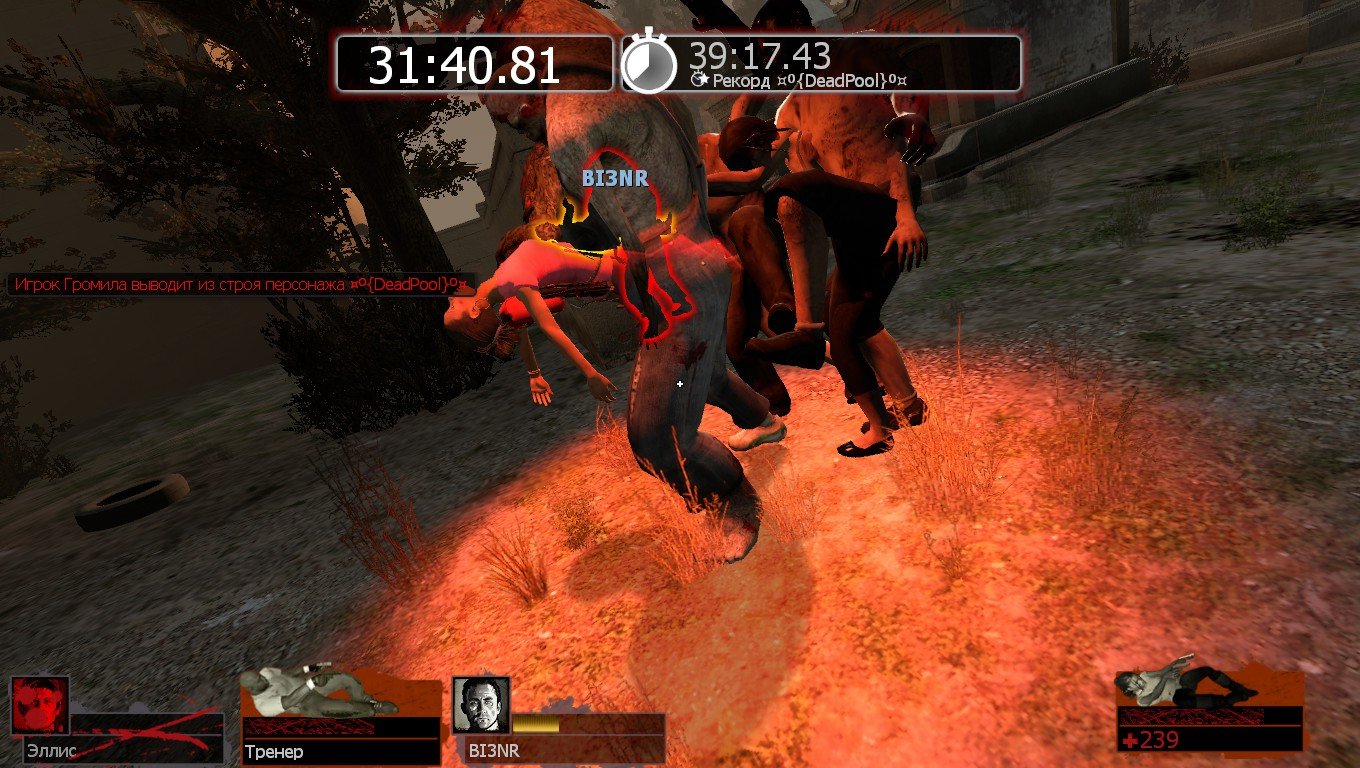Click the red Громила incapacitation message
Viewport: 1360px width, 768px height.
[x=240, y=285]
